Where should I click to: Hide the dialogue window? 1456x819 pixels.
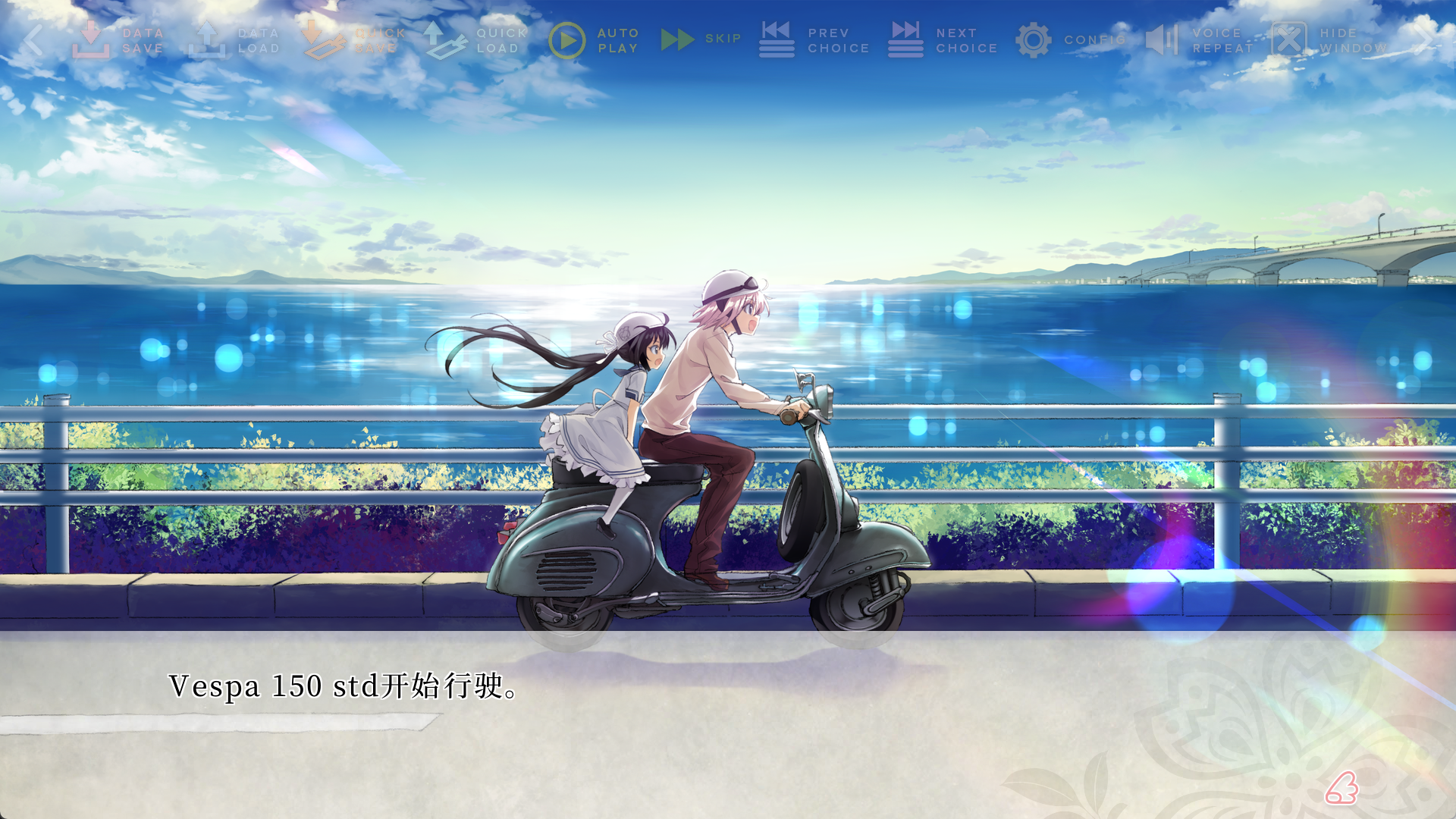(x=1329, y=40)
